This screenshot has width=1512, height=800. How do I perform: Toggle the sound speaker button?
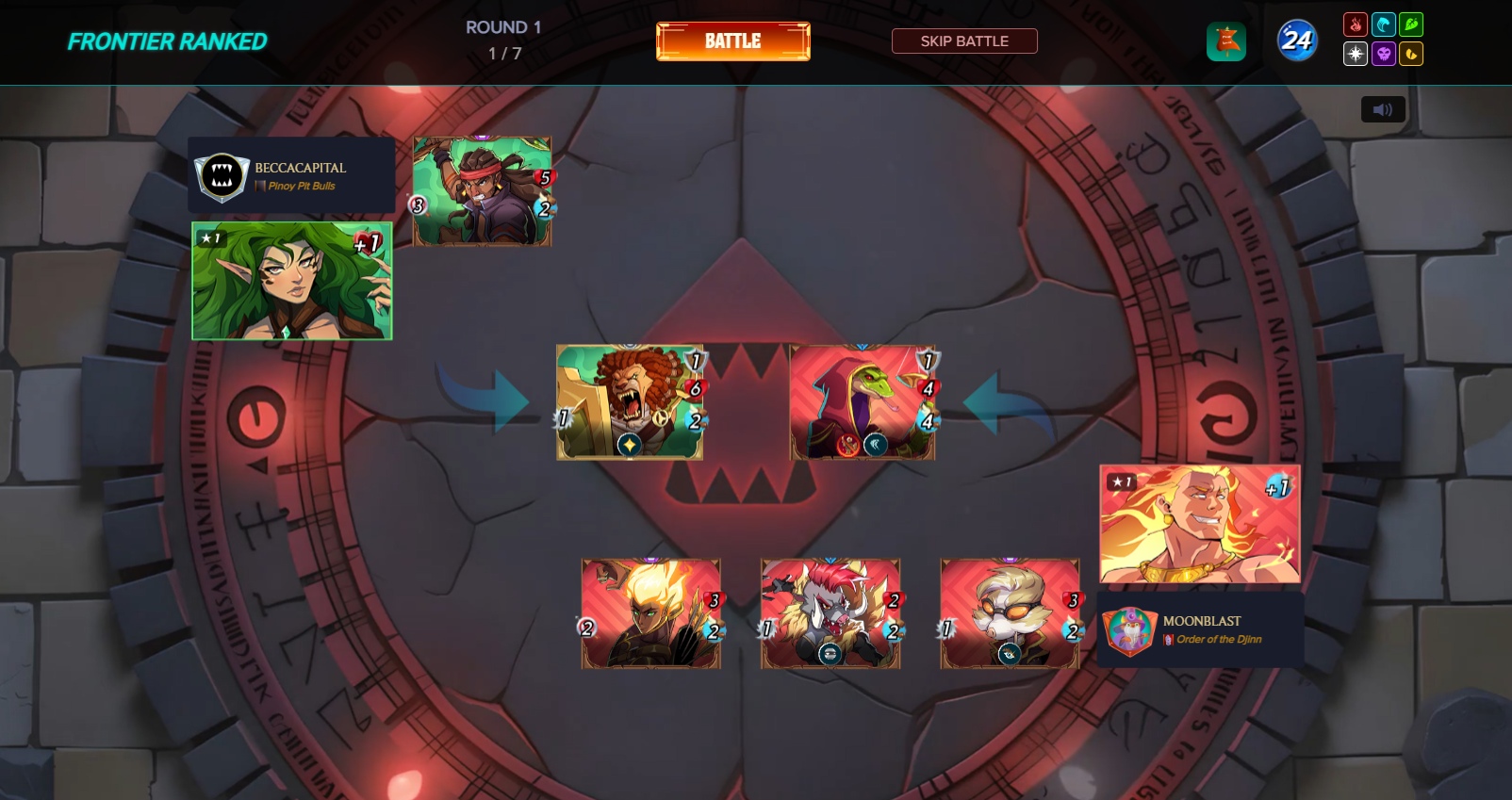pos(1382,109)
